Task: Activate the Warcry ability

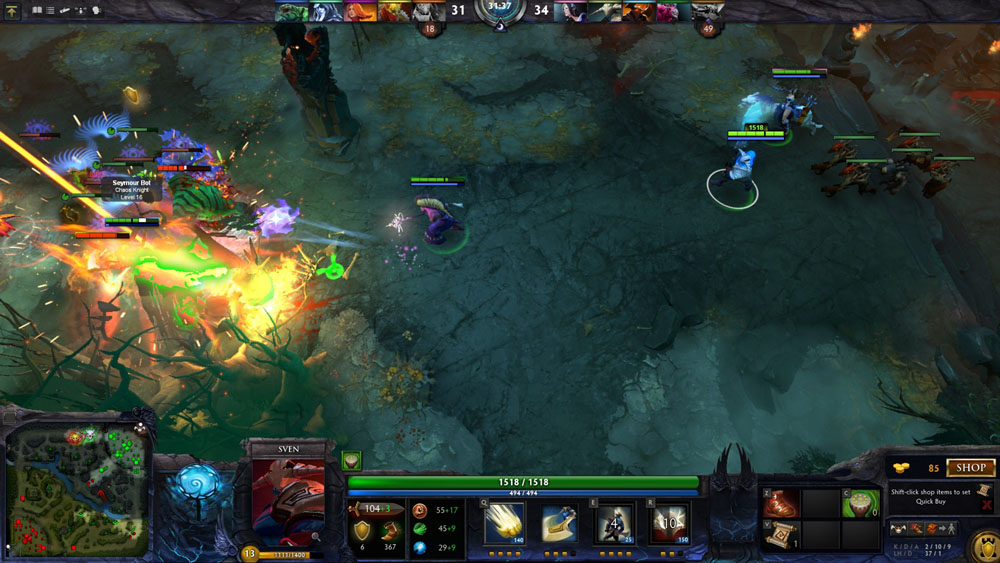Action: [614, 522]
